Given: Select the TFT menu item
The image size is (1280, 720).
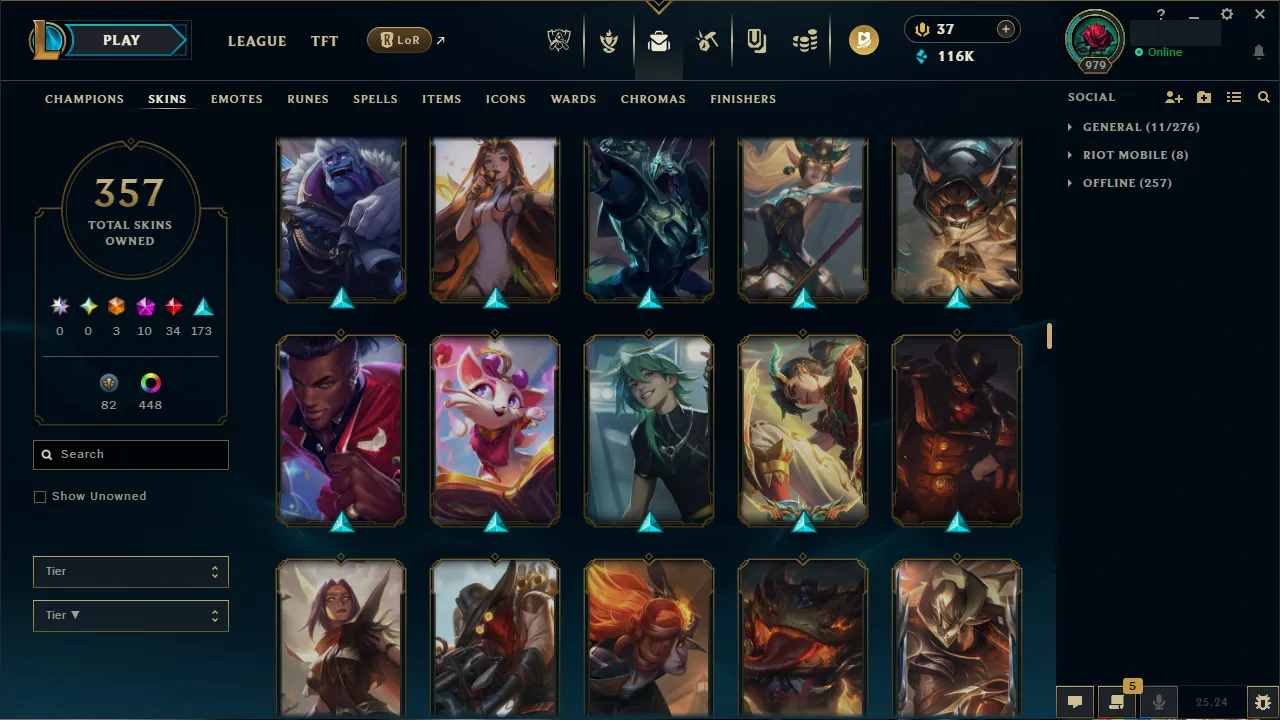Looking at the screenshot, I should 324,41.
